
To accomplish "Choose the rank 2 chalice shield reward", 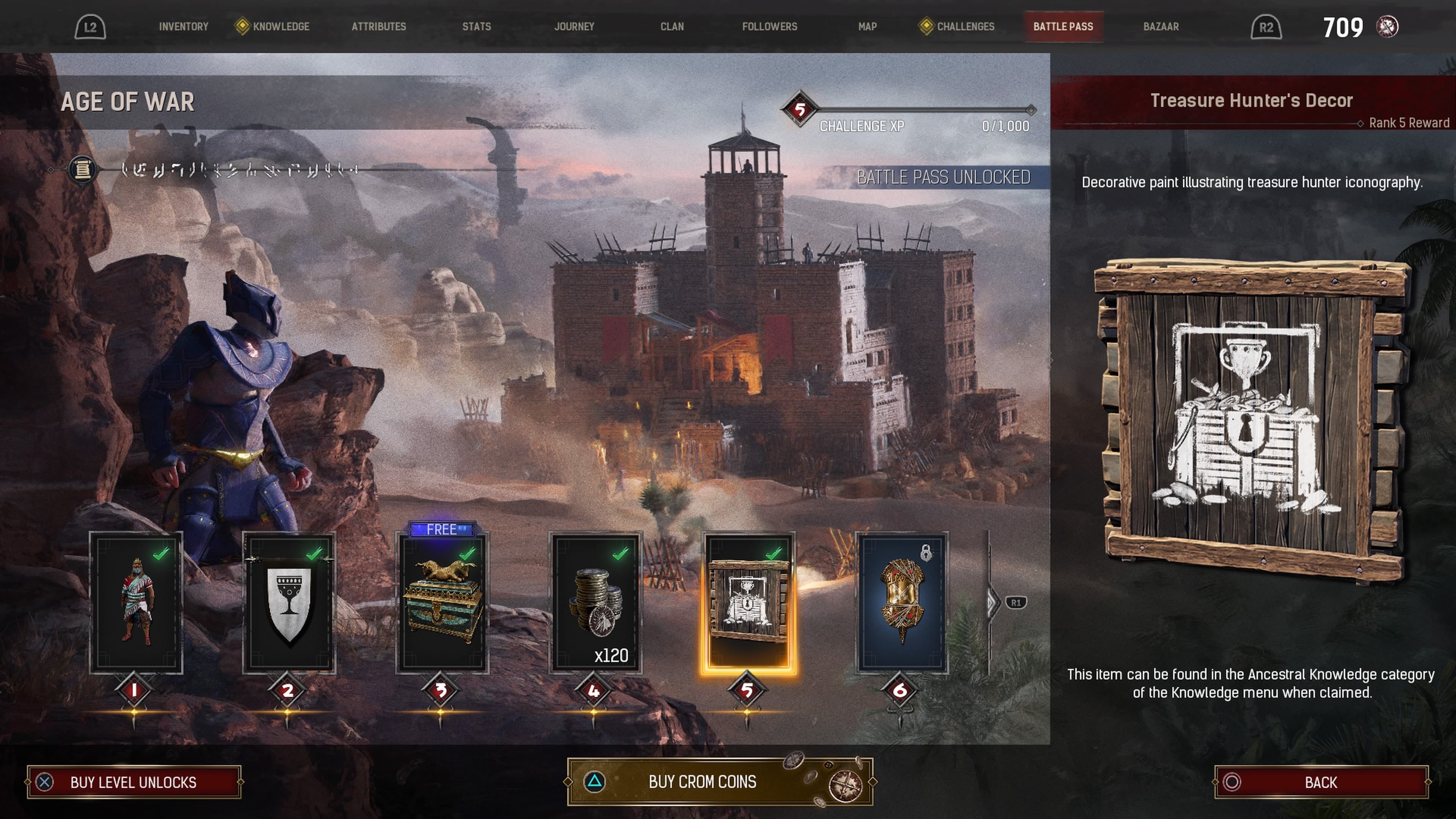I will pos(289,602).
